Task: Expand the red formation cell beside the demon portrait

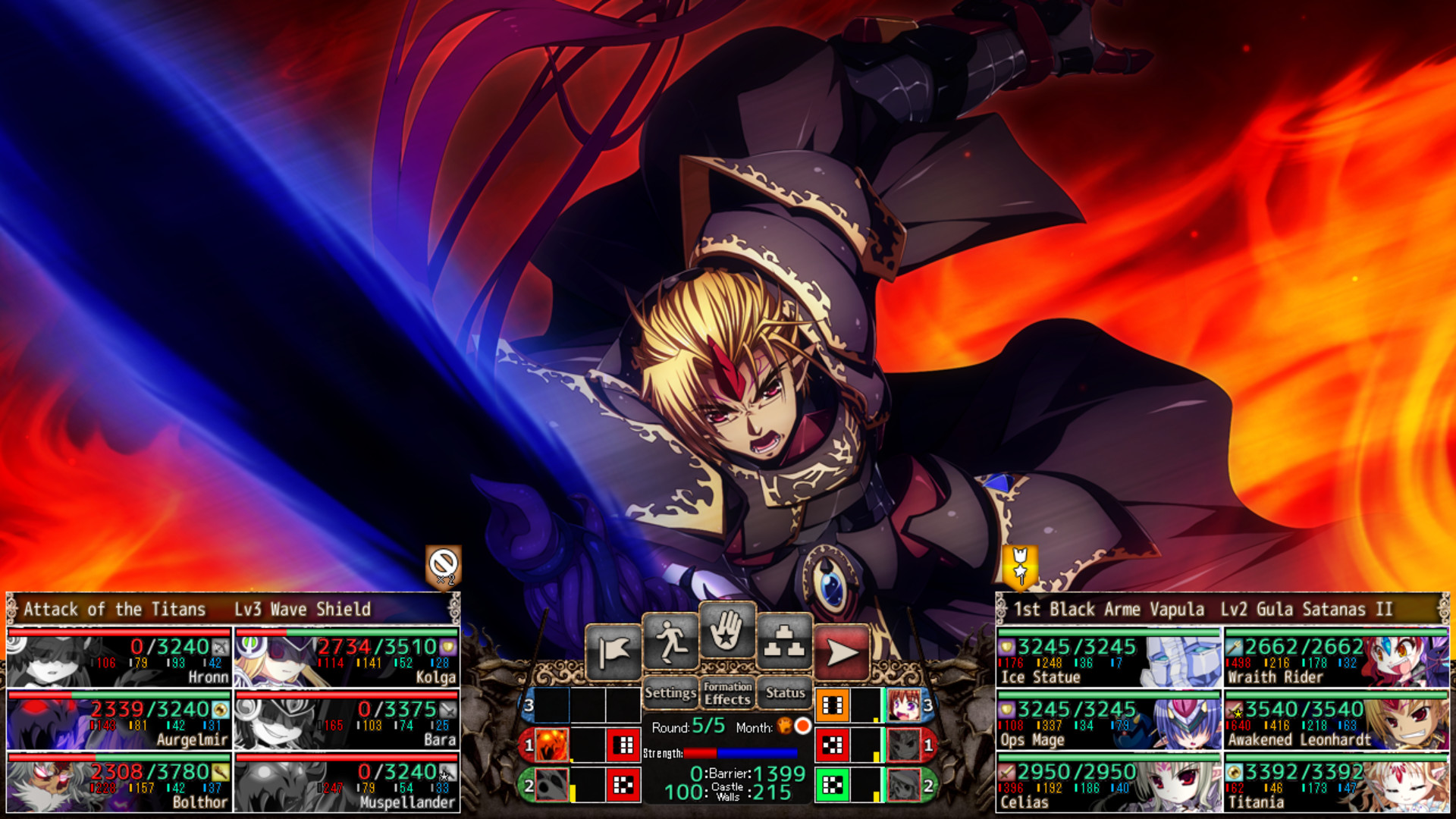Action: point(623,745)
